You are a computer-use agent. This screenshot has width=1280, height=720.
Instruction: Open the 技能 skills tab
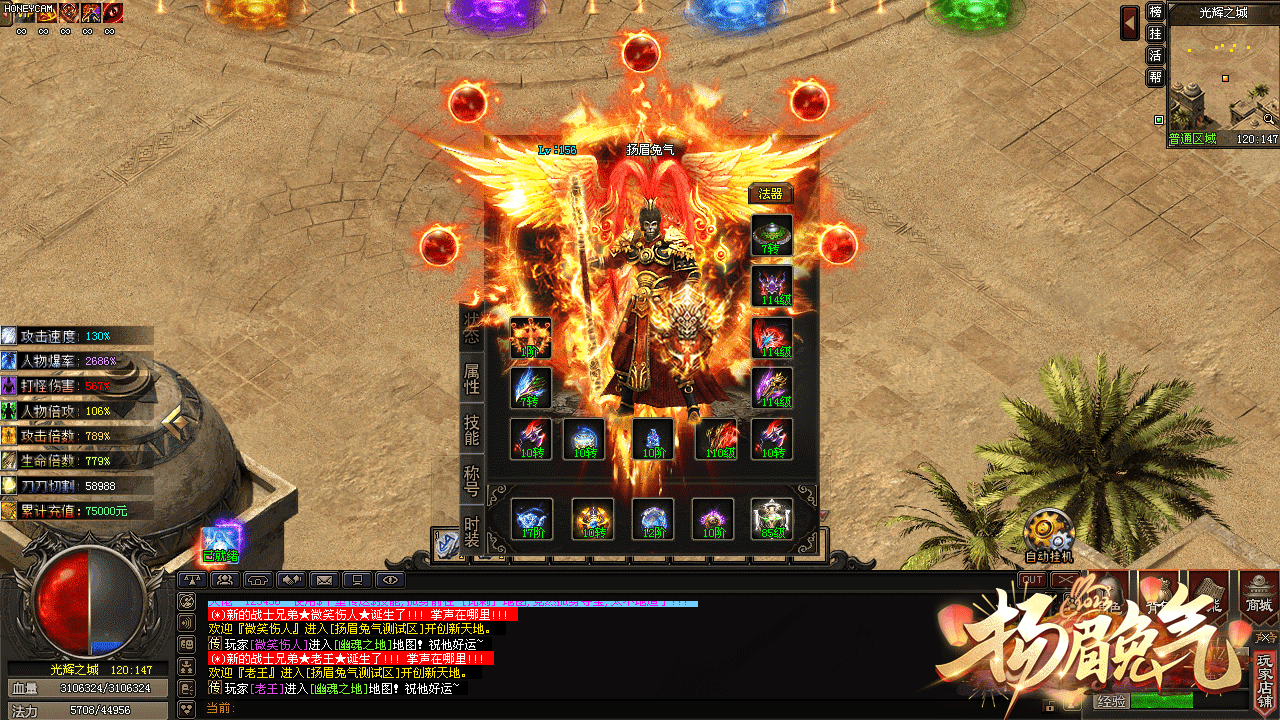[x=472, y=430]
